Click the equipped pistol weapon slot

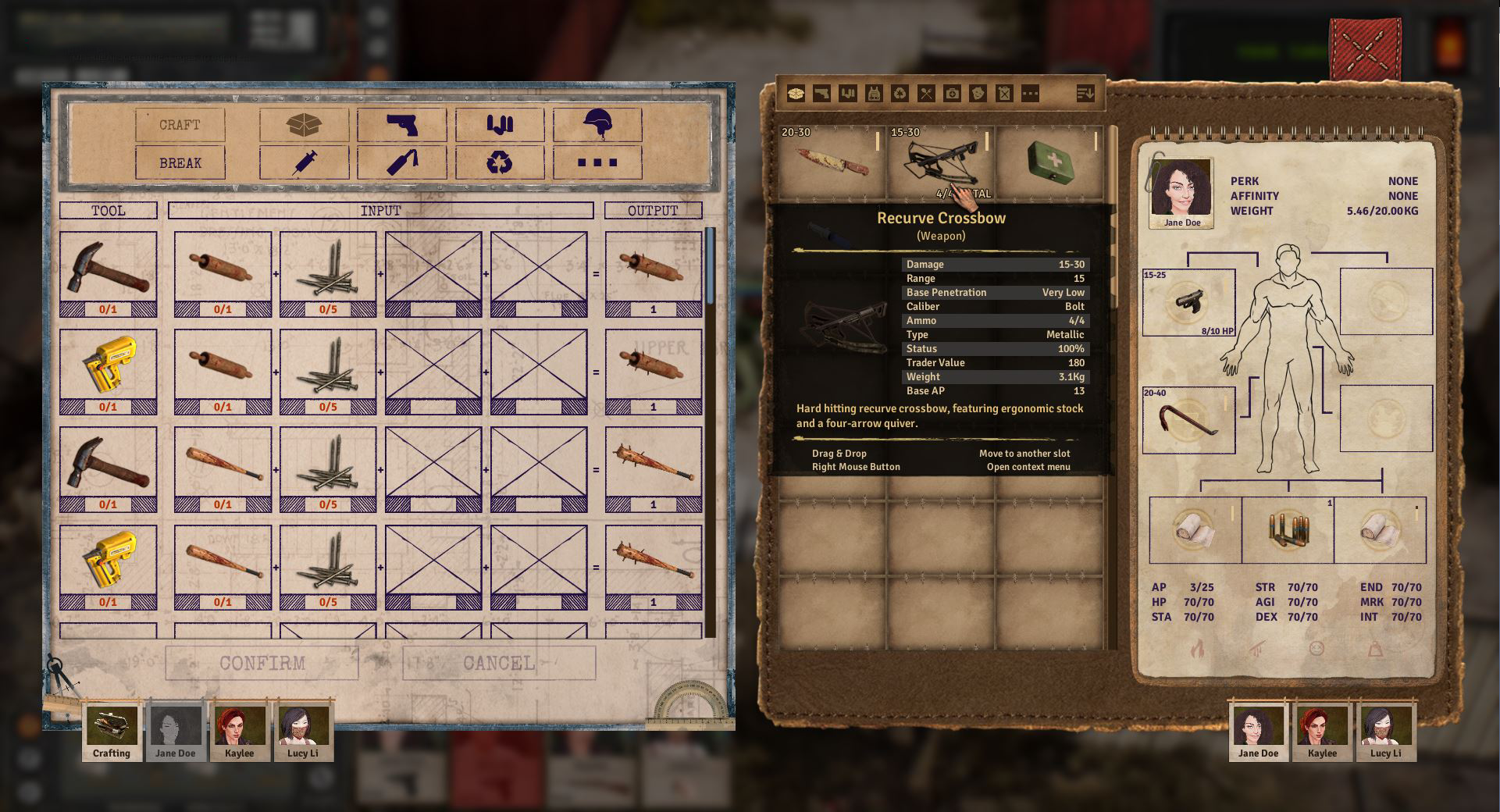pos(1188,302)
